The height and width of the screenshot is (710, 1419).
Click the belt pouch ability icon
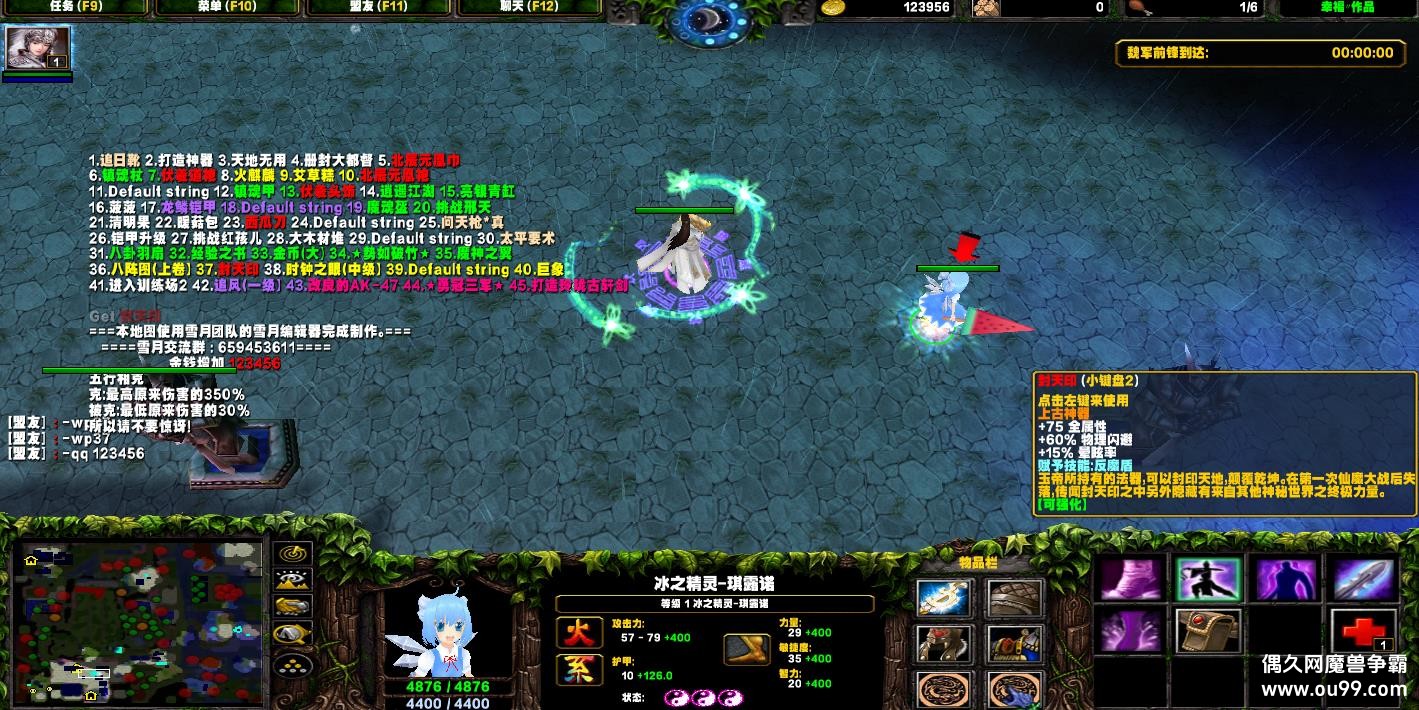(1209, 631)
